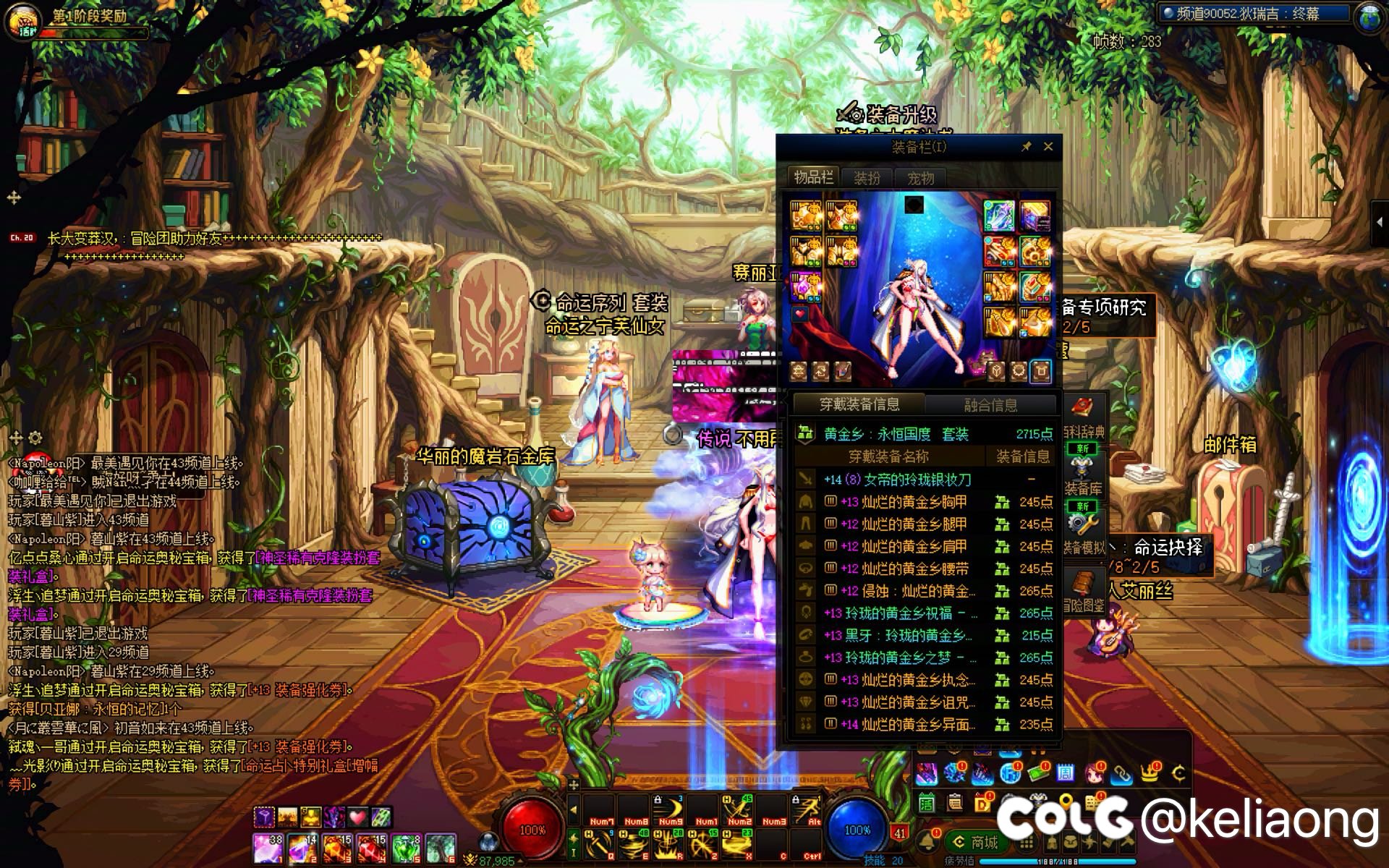
Task: Select the 穿戴装备信息 tab
Action: pos(859,404)
